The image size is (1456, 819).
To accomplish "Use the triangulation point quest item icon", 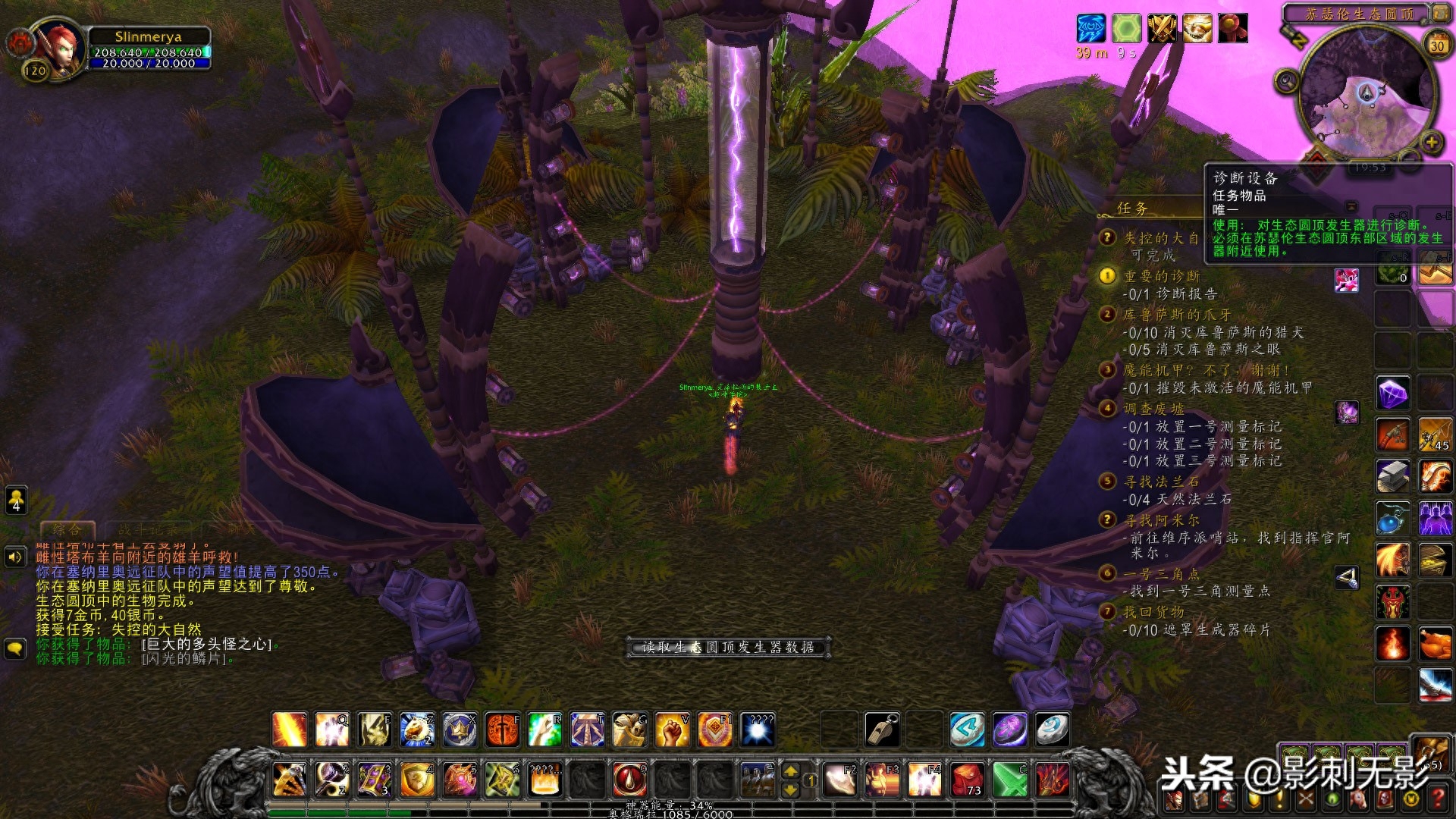I will (1347, 579).
